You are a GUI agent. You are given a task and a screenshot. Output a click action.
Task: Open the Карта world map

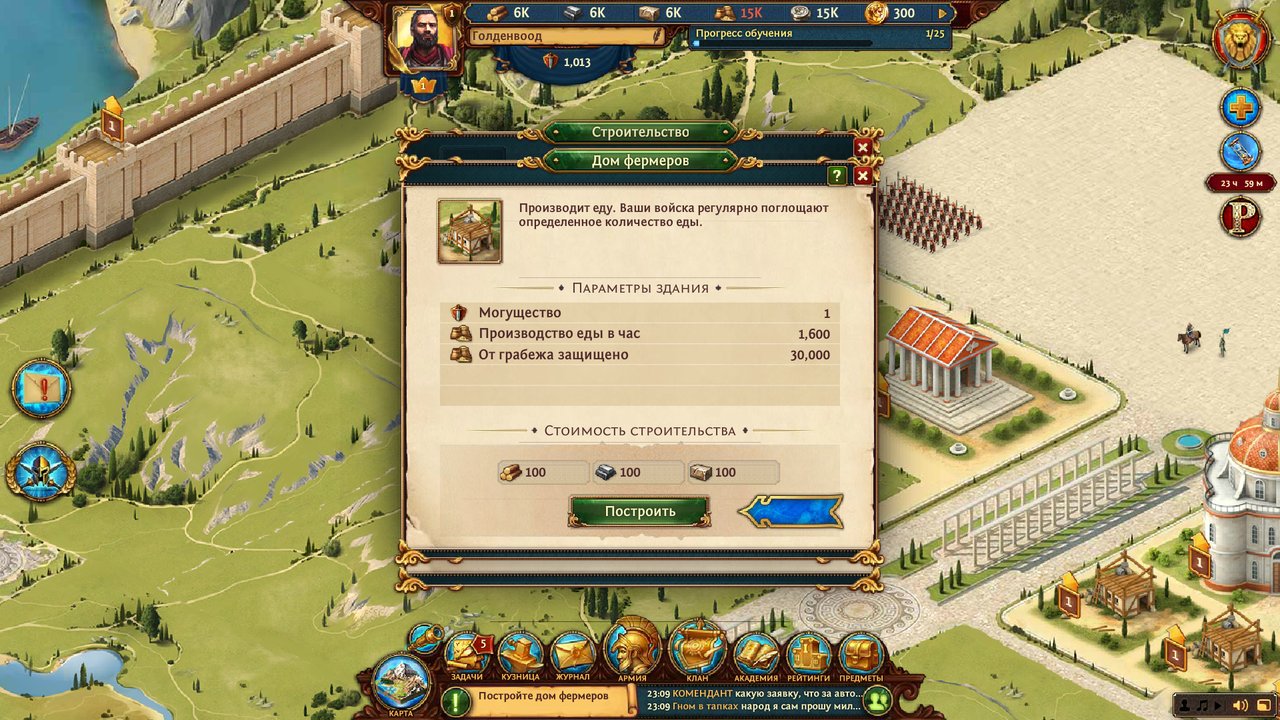401,683
